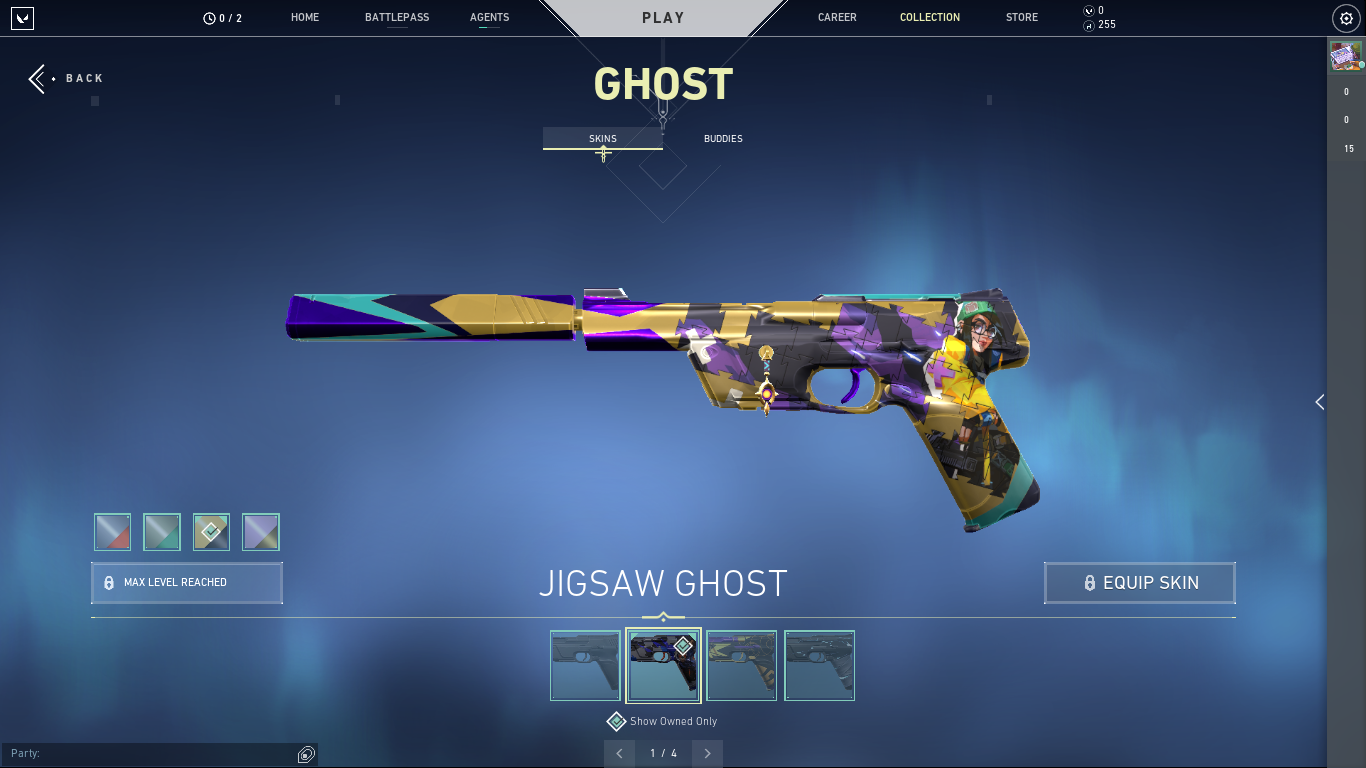Select the default Ghost skin thumbnail
This screenshot has width=1366, height=768.
(x=585, y=665)
